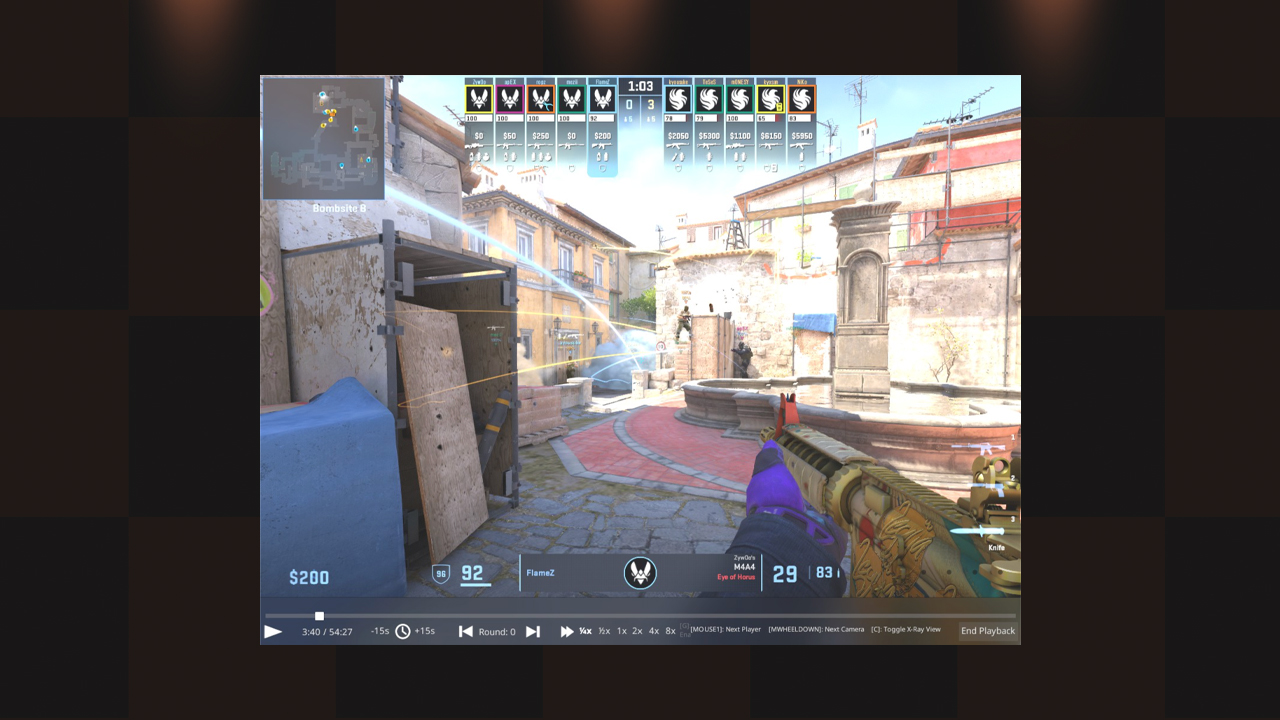Image resolution: width=1280 pixels, height=720 pixels.
Task: Click the Bombsite B minimap
Action: pos(324,139)
